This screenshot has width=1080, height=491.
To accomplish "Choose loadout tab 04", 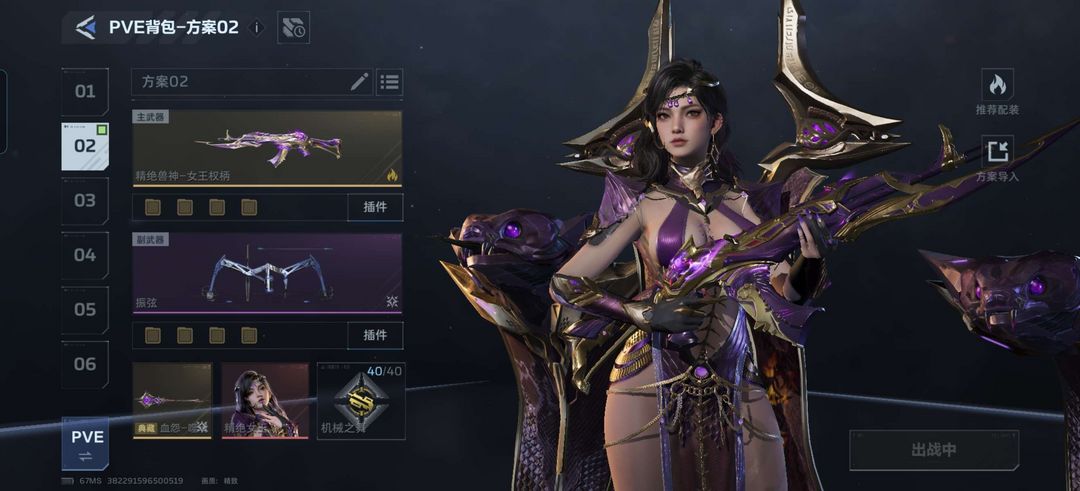I will pyautogui.click(x=85, y=255).
